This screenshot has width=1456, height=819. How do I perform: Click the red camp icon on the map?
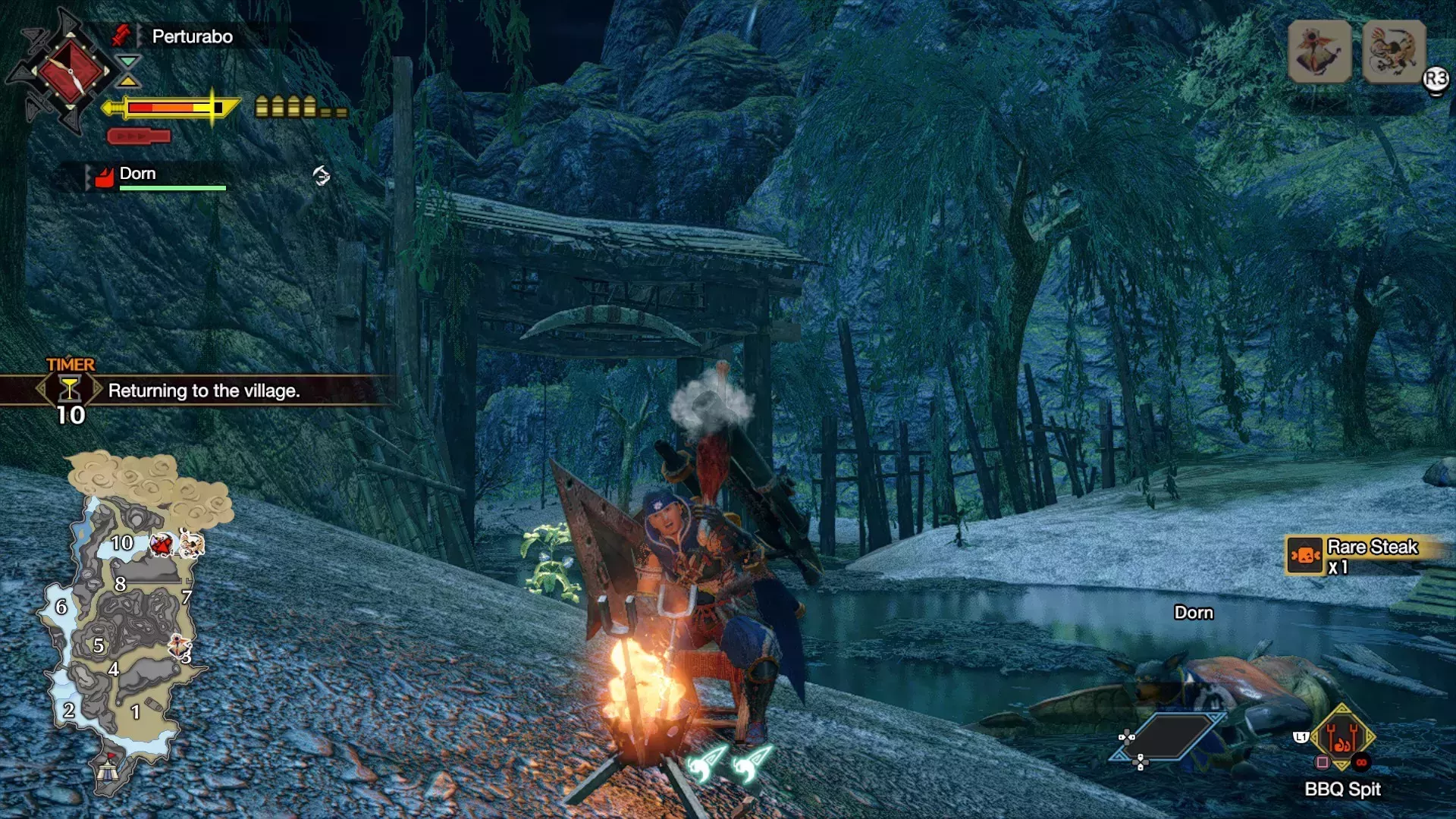pyautogui.click(x=108, y=768)
